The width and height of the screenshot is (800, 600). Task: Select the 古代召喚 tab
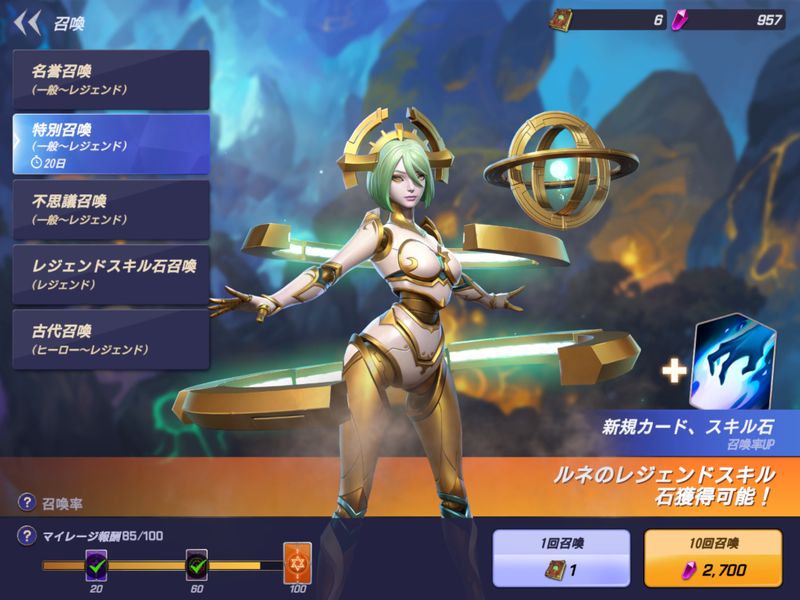click(110, 339)
